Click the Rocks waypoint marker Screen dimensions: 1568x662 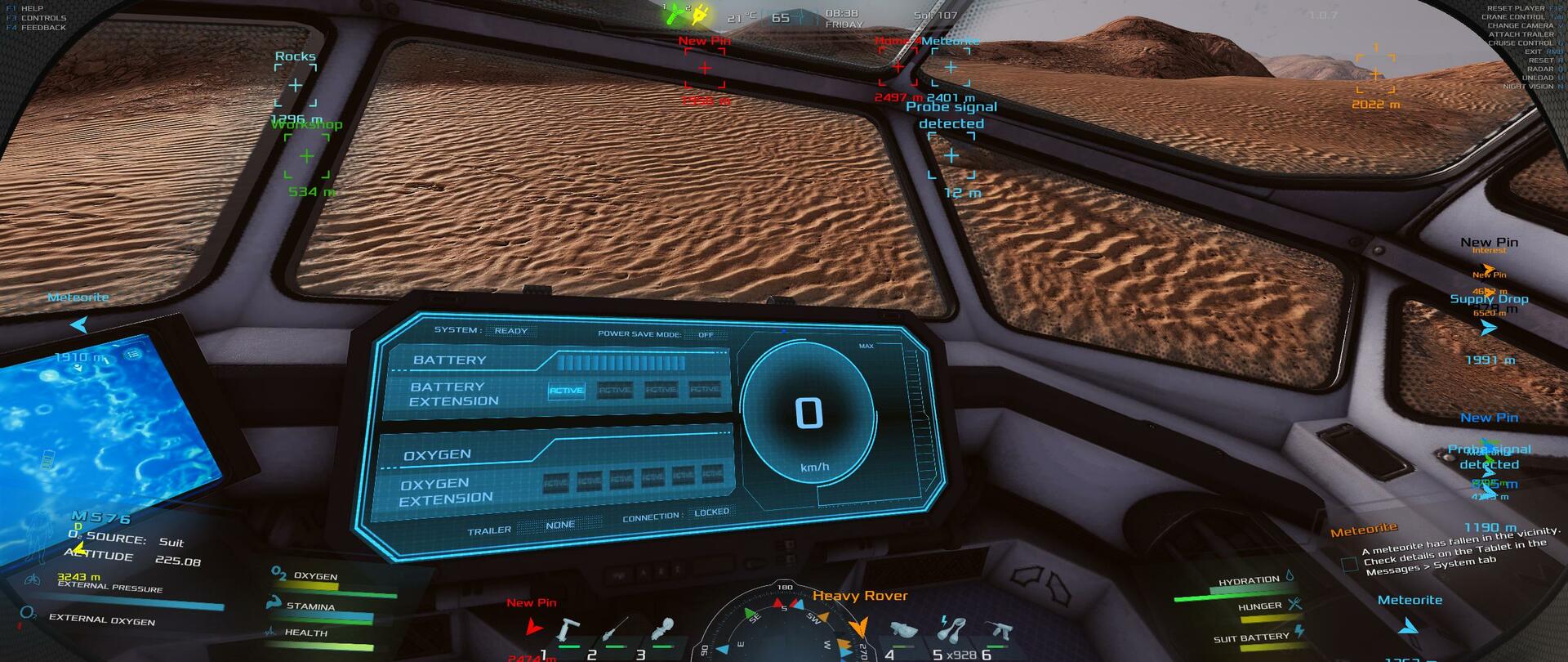click(296, 85)
